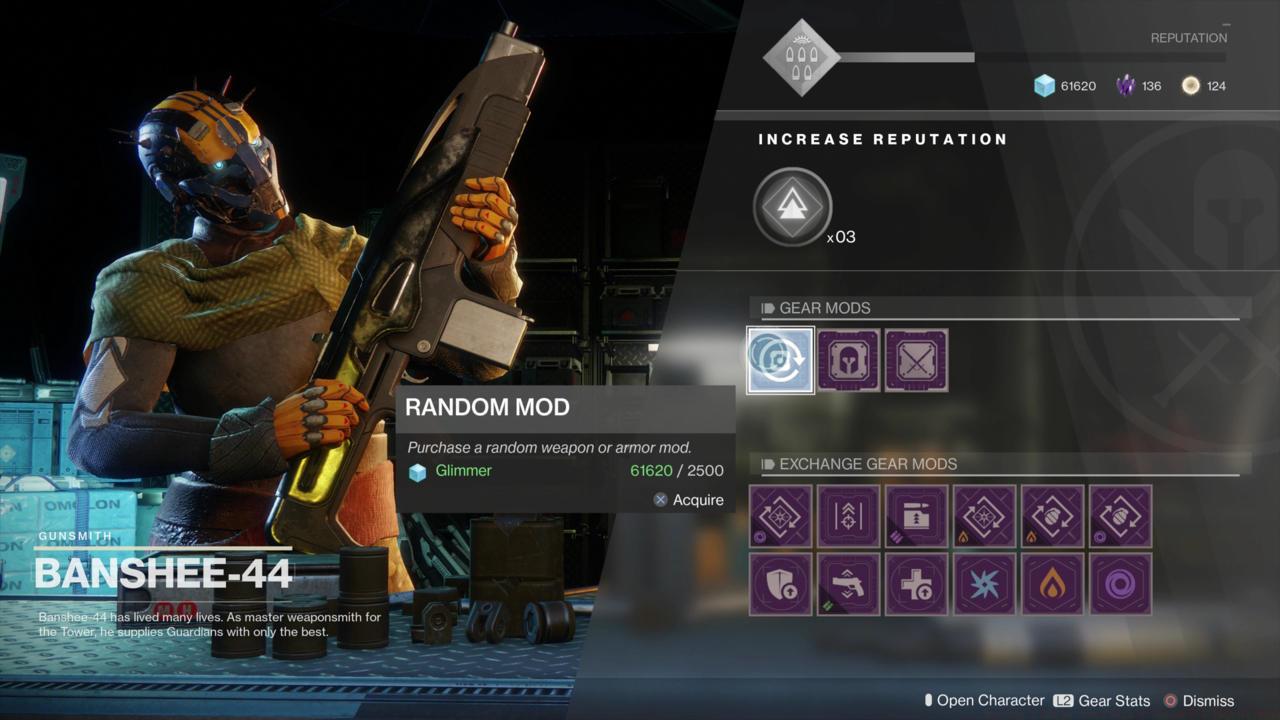This screenshot has height=720, width=1280.
Task: Select the crosshair targeting mod with chevrons
Action: pos(849,516)
